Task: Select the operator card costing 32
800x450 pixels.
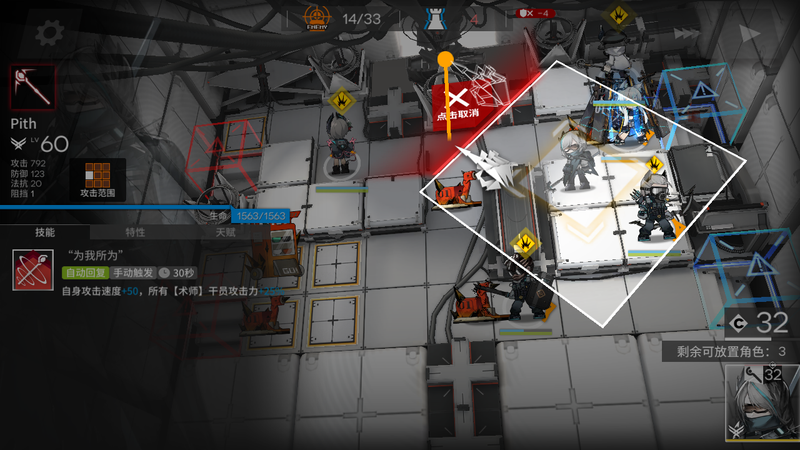Action: click(762, 402)
